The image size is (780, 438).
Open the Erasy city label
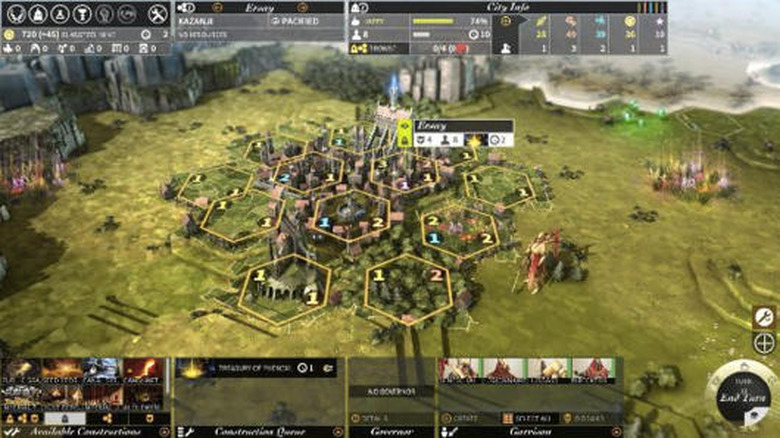432,127
